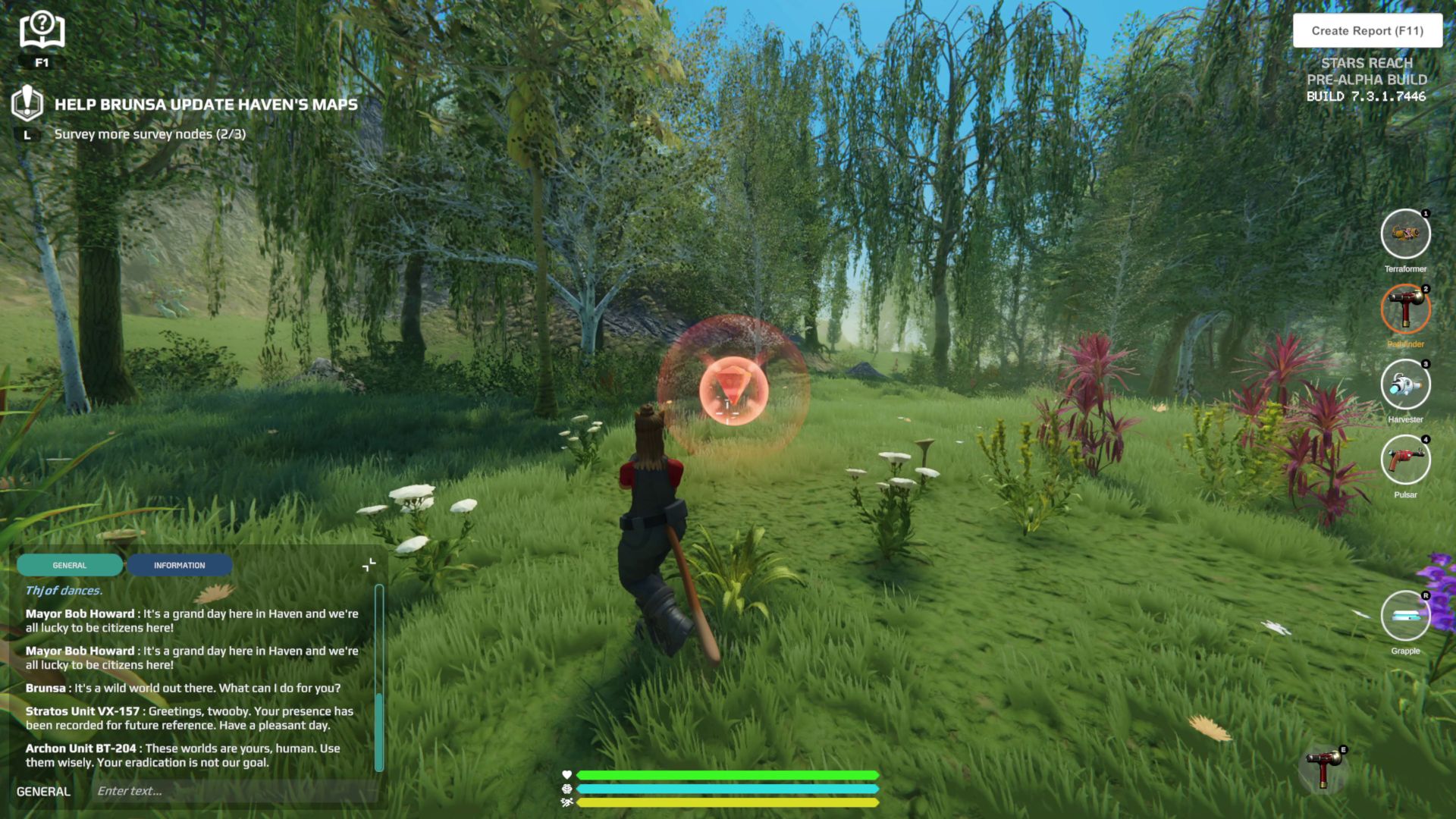
Task: Equip the Harvester tool
Action: 1405,384
